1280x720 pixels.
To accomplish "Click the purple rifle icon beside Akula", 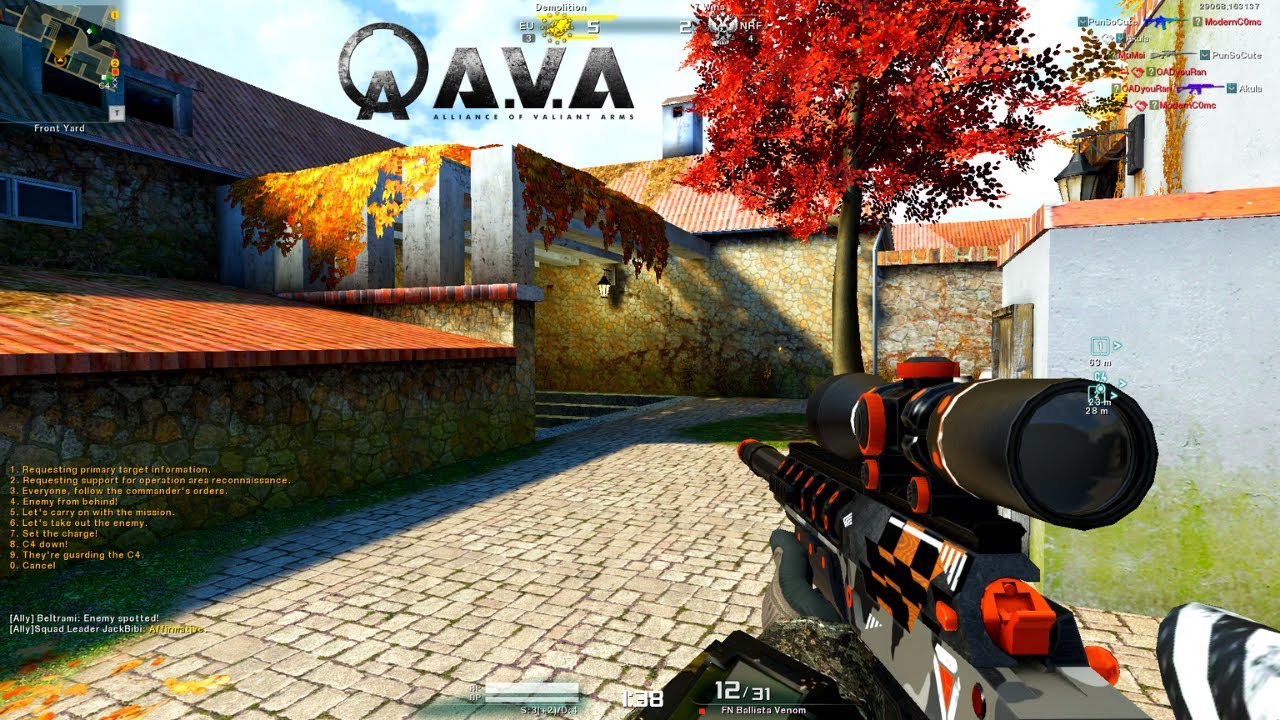I will click(1200, 88).
